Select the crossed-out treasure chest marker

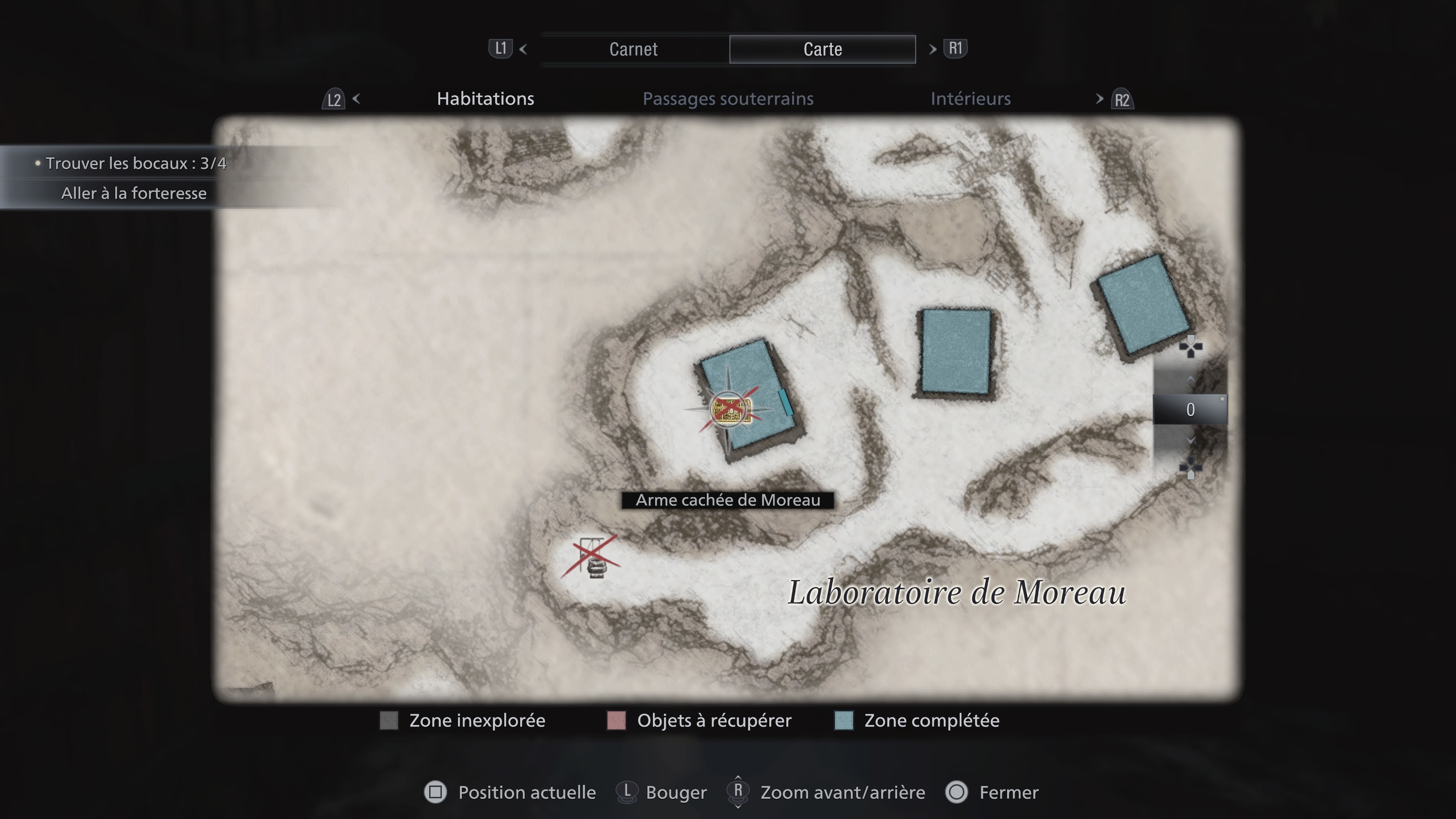click(x=731, y=409)
